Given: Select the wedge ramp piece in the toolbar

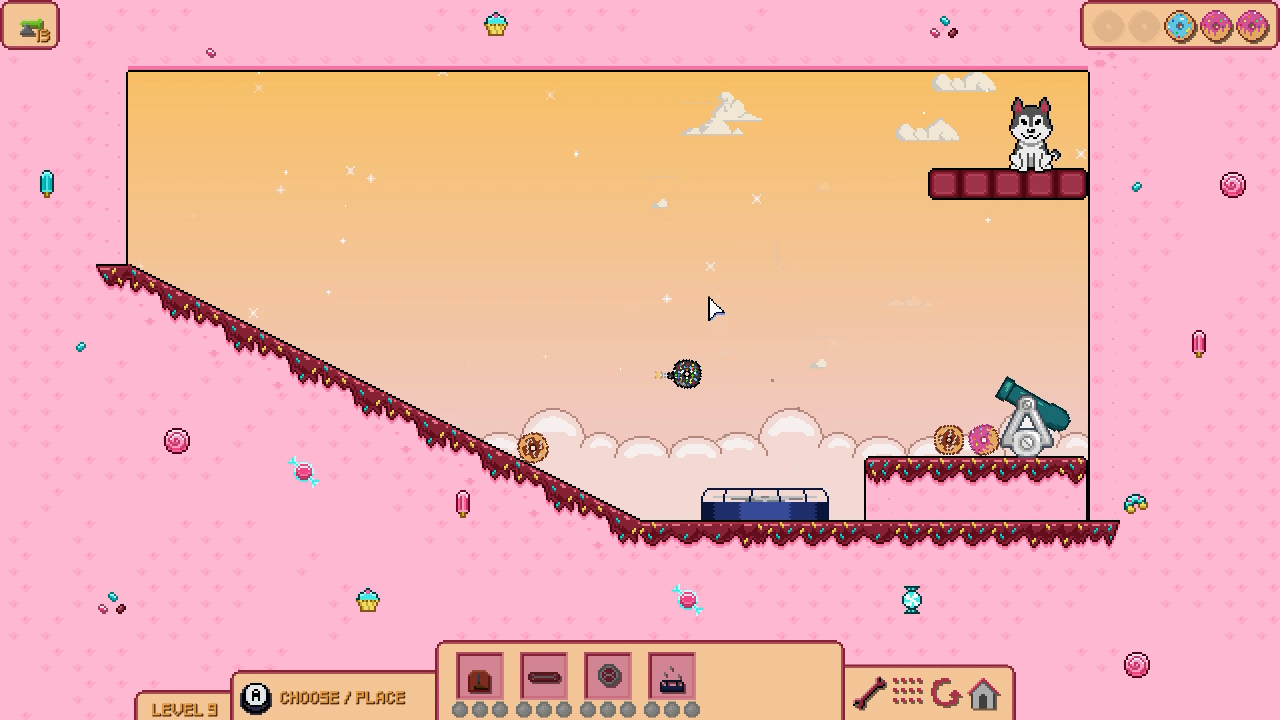Looking at the screenshot, I should coord(481,676).
